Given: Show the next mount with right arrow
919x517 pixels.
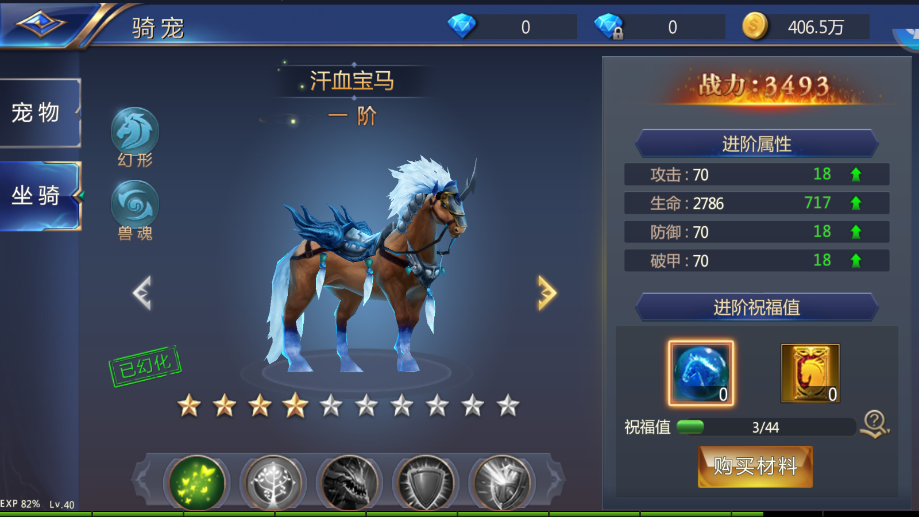Looking at the screenshot, I should [546, 292].
